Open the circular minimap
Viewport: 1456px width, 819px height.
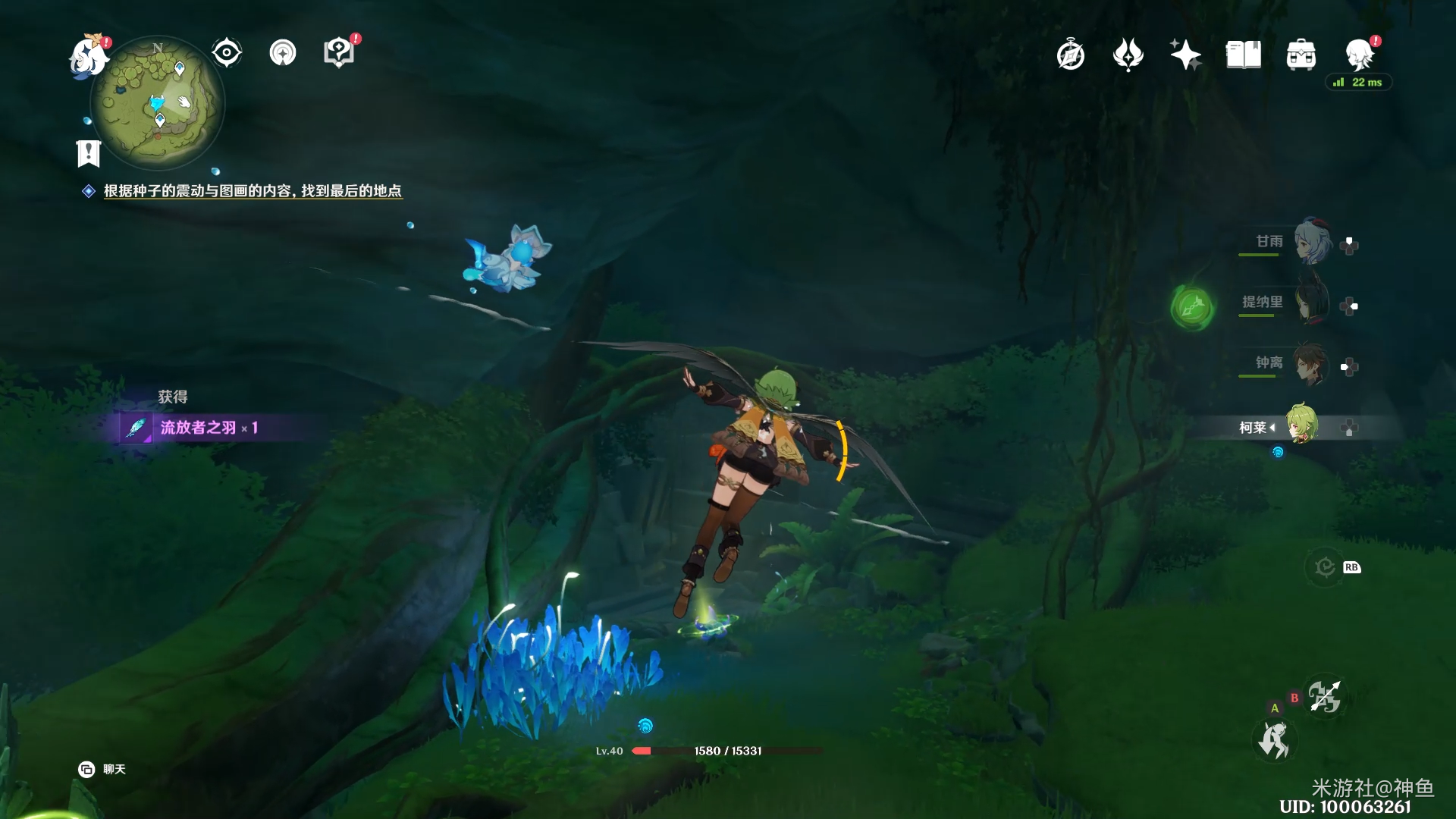pyautogui.click(x=158, y=104)
